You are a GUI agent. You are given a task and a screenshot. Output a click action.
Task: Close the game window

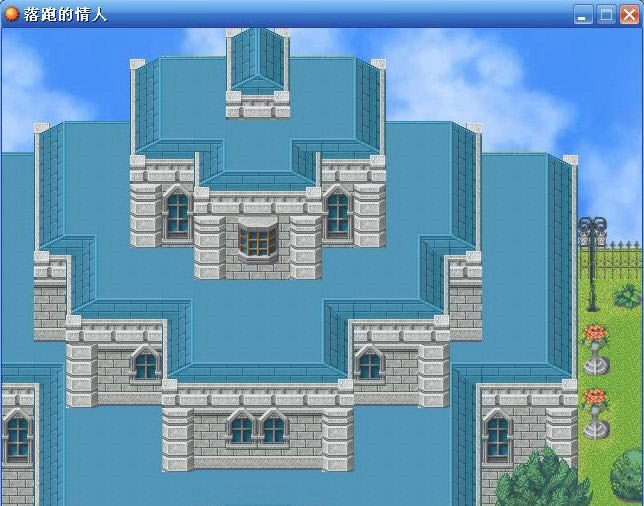[x=629, y=14]
